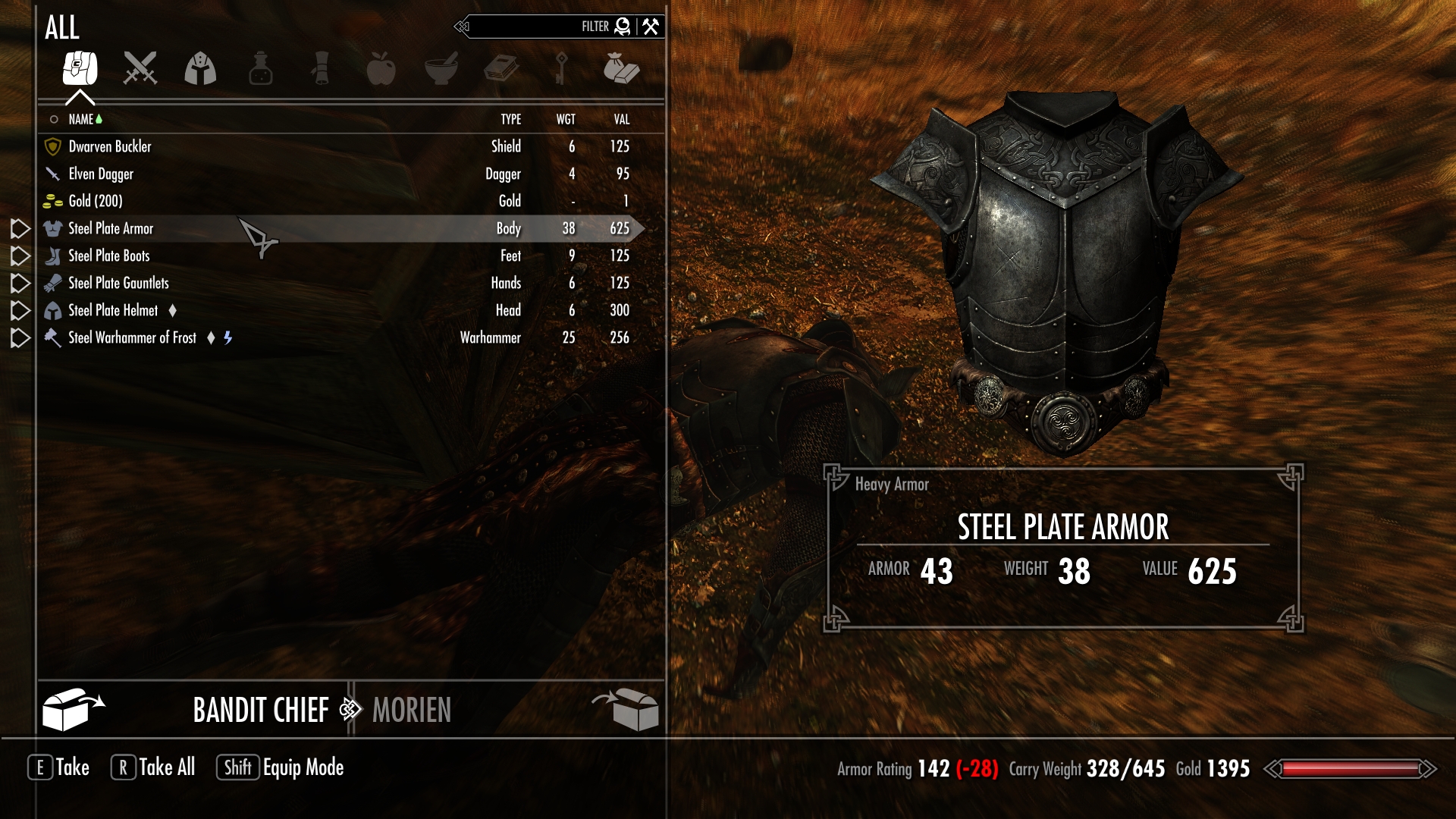Take the Gold (200) entry
The image size is (1456, 819).
96,201
